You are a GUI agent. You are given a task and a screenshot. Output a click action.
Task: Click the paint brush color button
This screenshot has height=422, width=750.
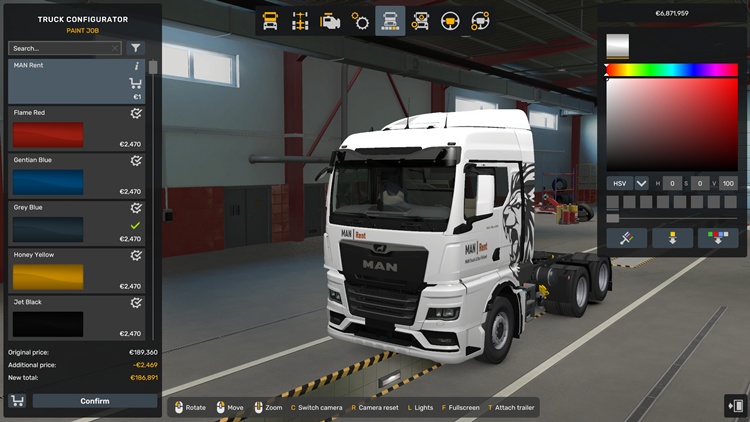[x=626, y=238]
